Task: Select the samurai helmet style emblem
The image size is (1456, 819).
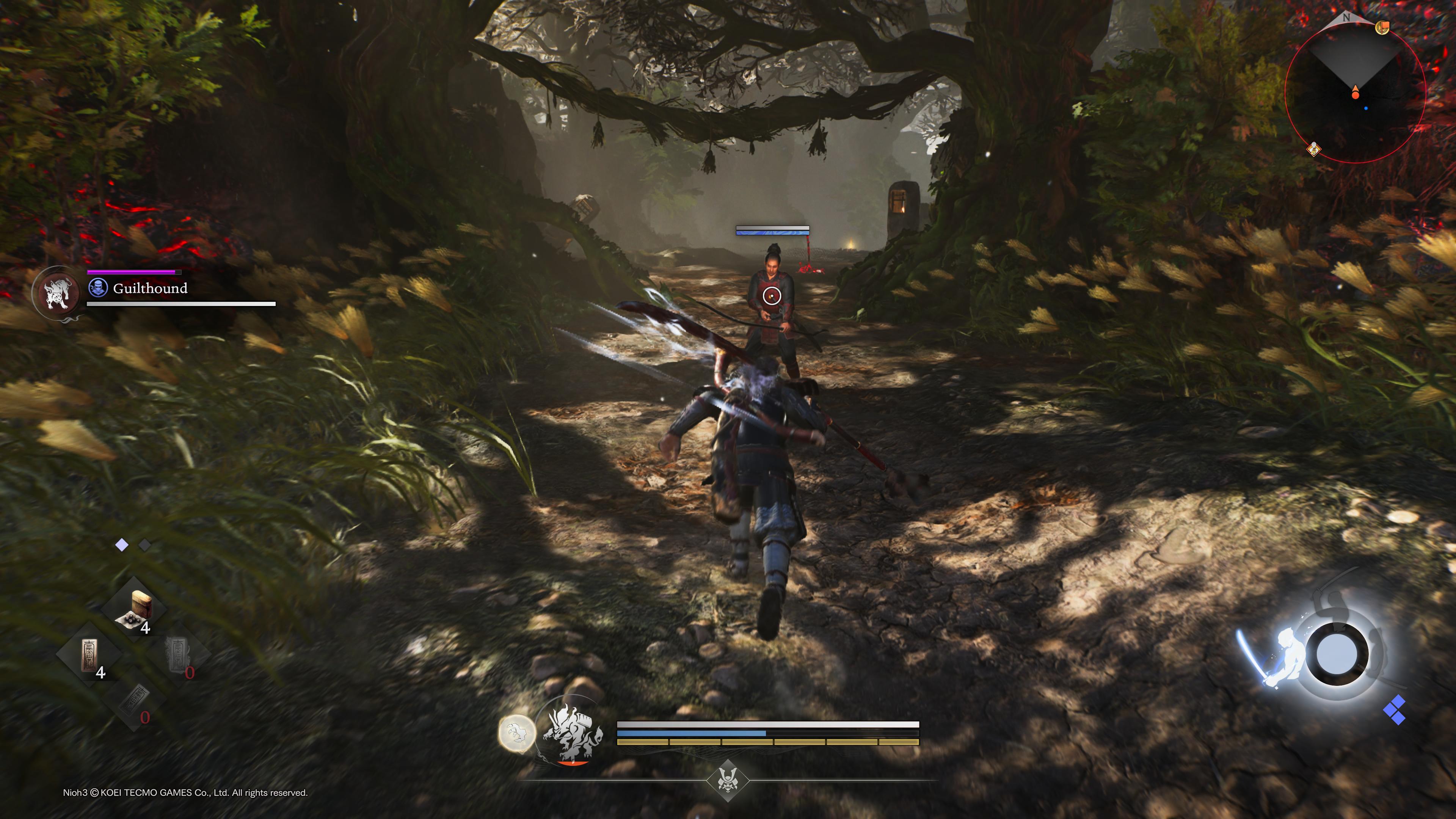Action: point(728,781)
